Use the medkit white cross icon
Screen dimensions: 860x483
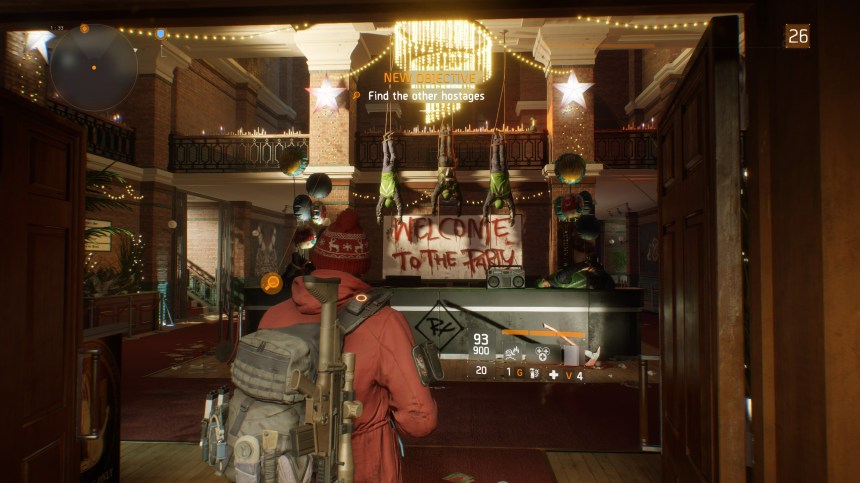(x=553, y=373)
